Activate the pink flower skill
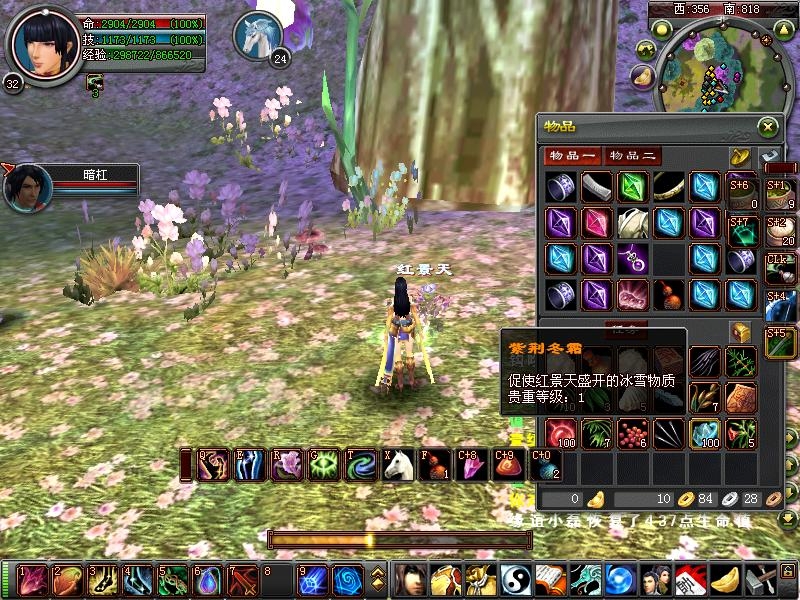Image resolution: width=800 pixels, height=600 pixels. [288, 464]
